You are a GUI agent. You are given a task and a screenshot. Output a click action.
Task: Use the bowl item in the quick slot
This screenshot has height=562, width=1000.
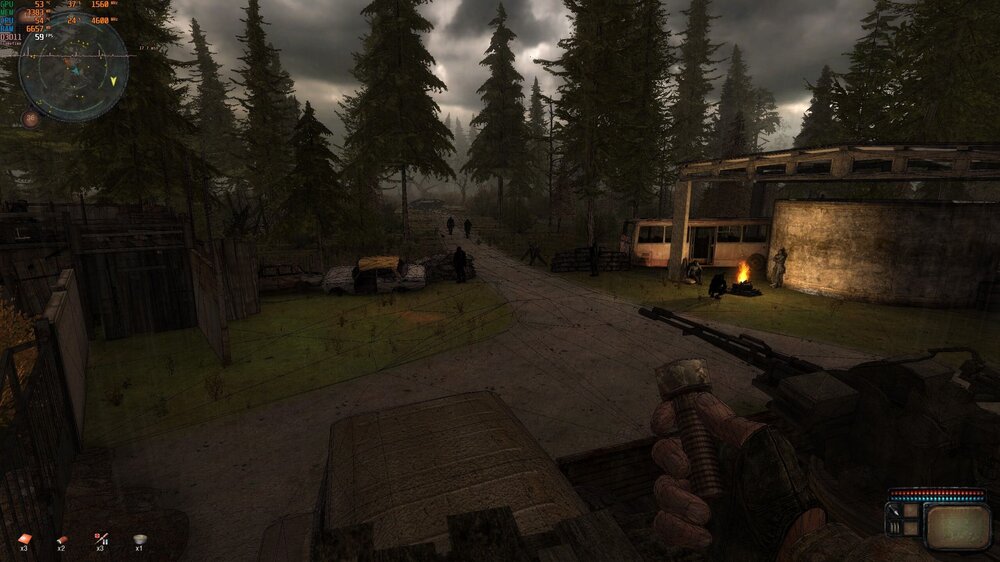tap(139, 539)
